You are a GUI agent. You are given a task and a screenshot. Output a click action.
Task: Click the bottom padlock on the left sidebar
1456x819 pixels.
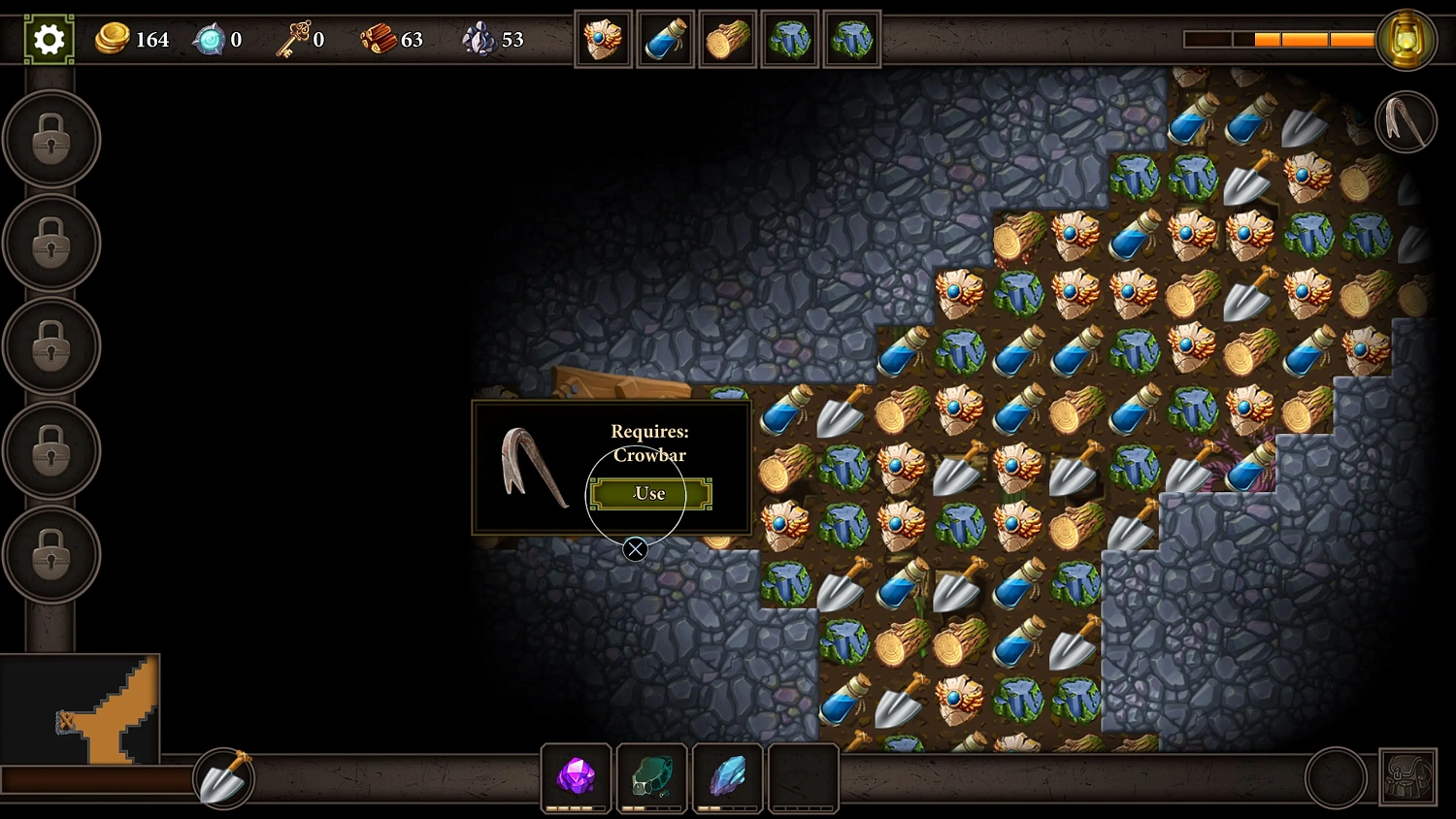click(50, 553)
